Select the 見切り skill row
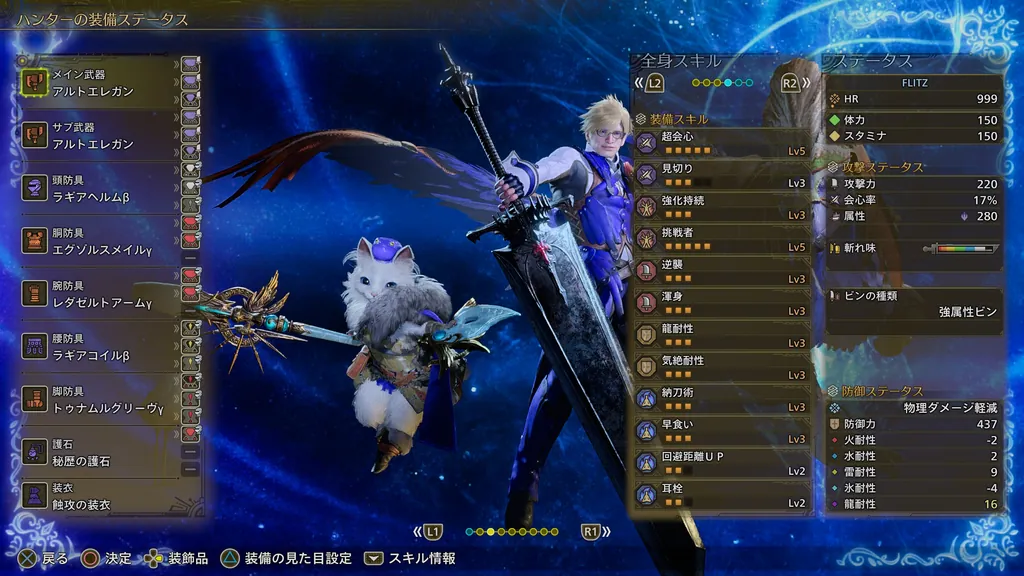 coord(722,174)
